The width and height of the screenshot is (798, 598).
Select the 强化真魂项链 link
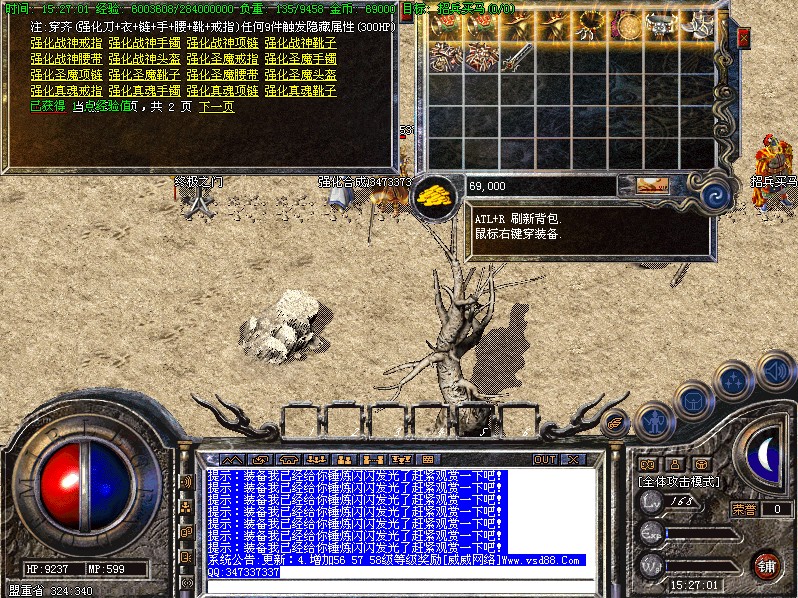(221, 90)
